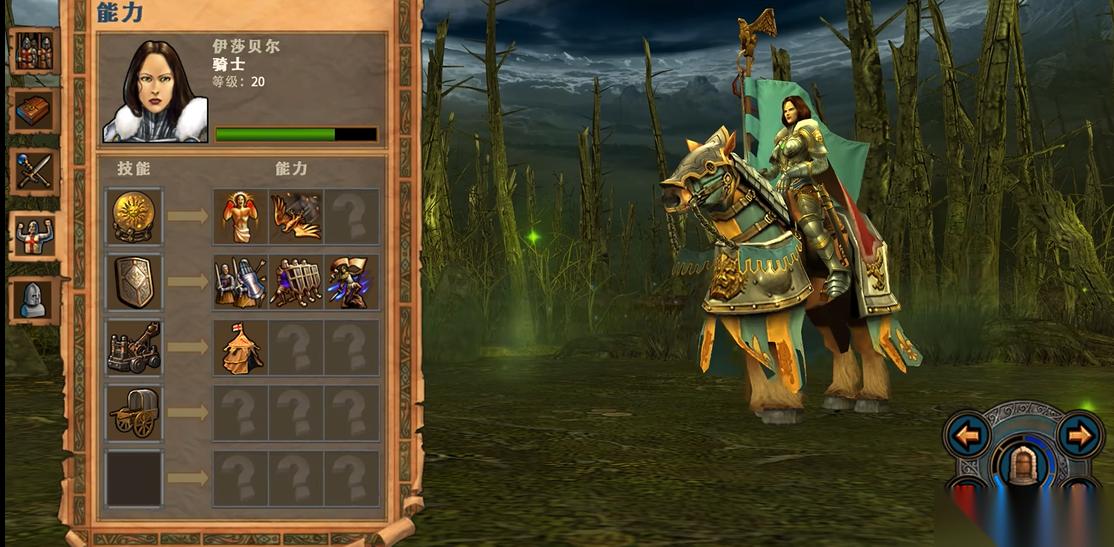
Task: Select the first aid tent ability
Action: pos(241,347)
